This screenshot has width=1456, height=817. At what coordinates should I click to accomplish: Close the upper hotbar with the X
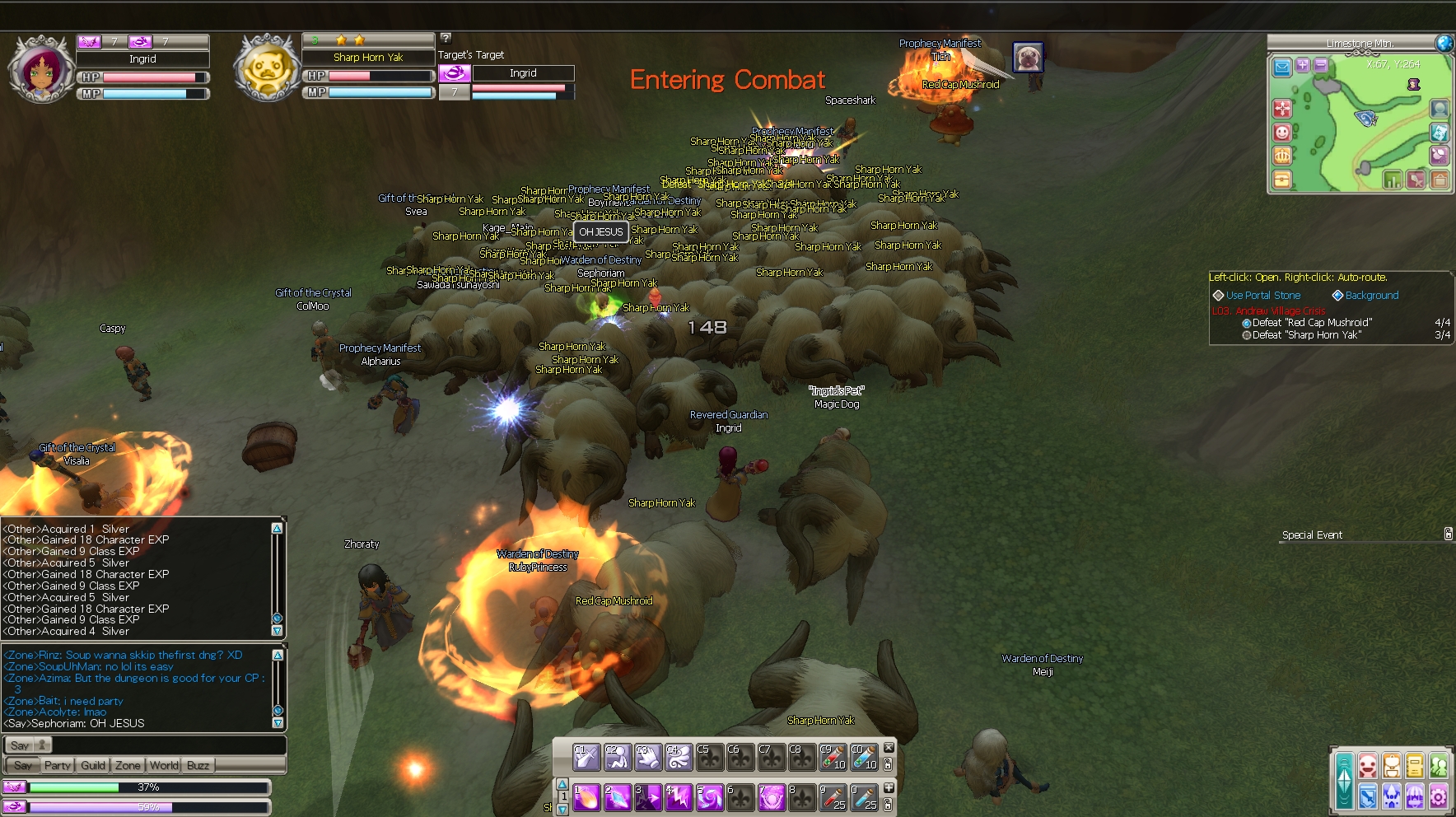click(889, 747)
